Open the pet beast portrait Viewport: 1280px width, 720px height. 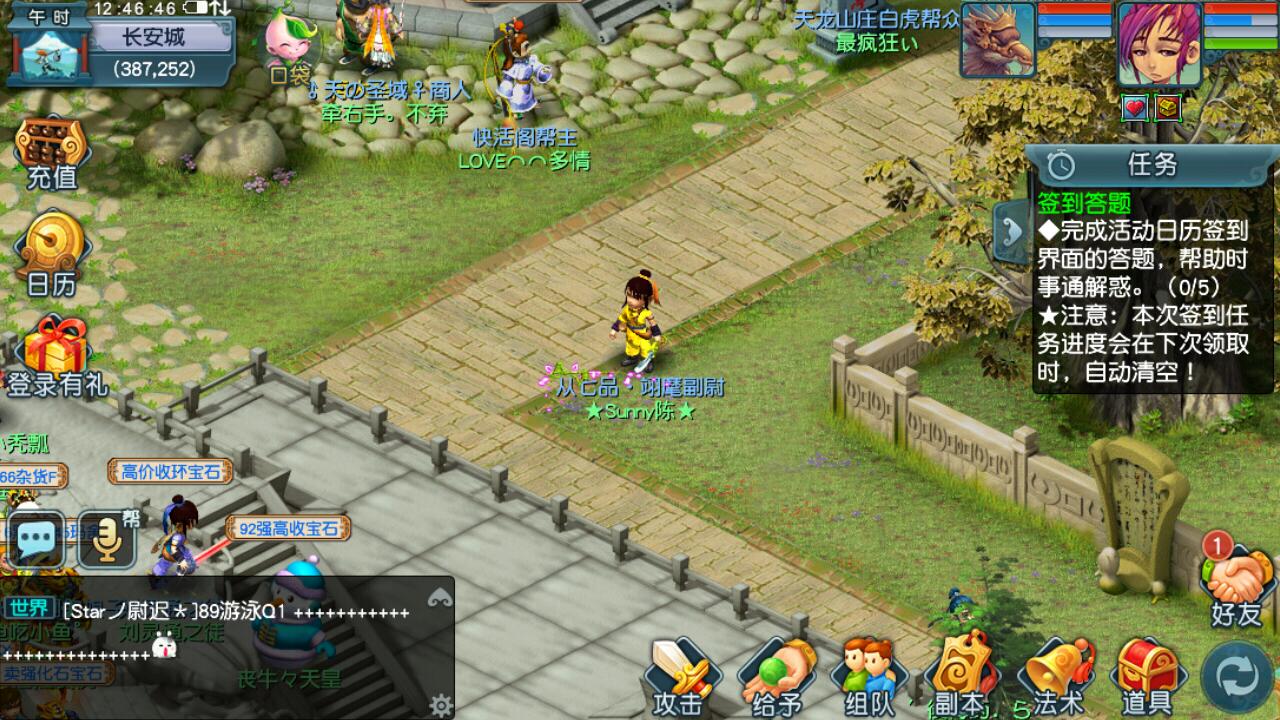tap(997, 40)
